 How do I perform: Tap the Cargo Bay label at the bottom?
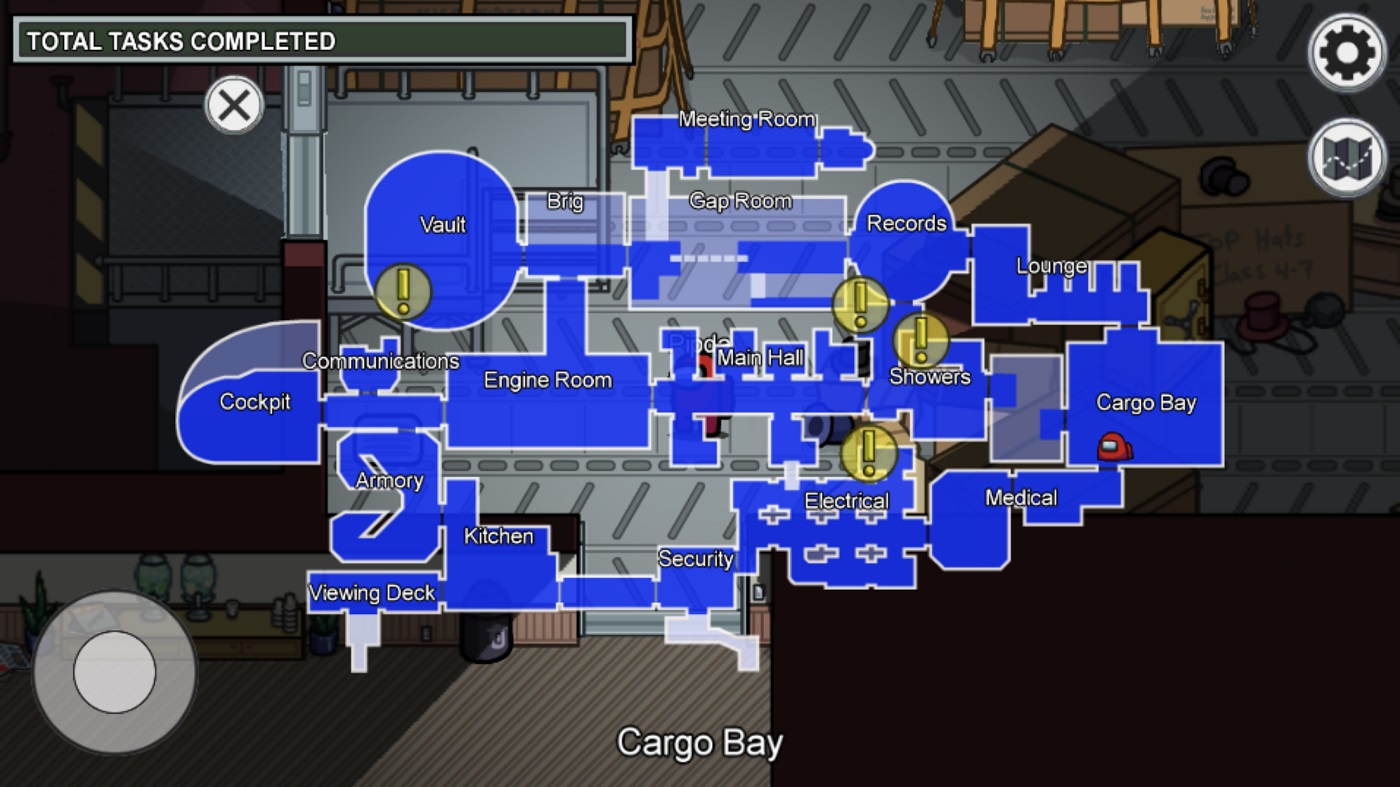pos(700,742)
